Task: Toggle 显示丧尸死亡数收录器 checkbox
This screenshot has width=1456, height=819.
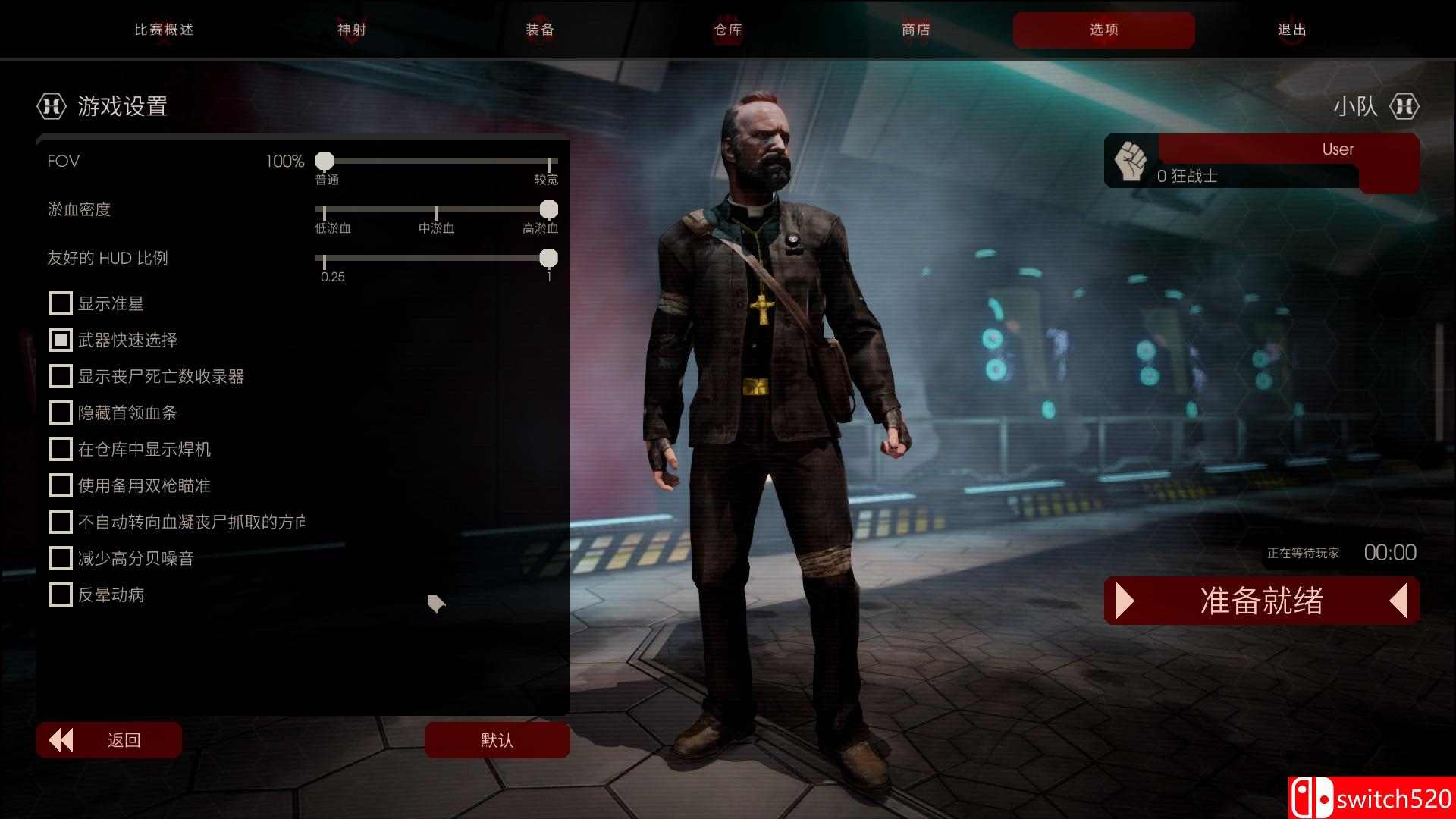Action: click(x=61, y=376)
